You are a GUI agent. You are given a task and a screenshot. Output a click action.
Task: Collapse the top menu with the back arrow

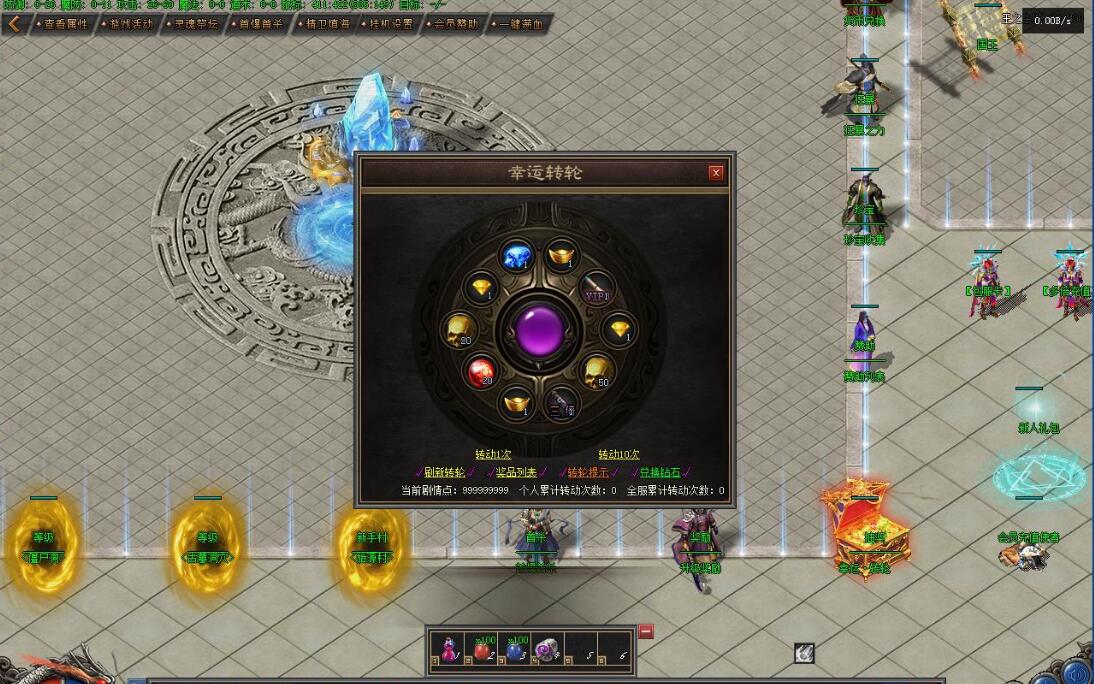[x=14, y=24]
